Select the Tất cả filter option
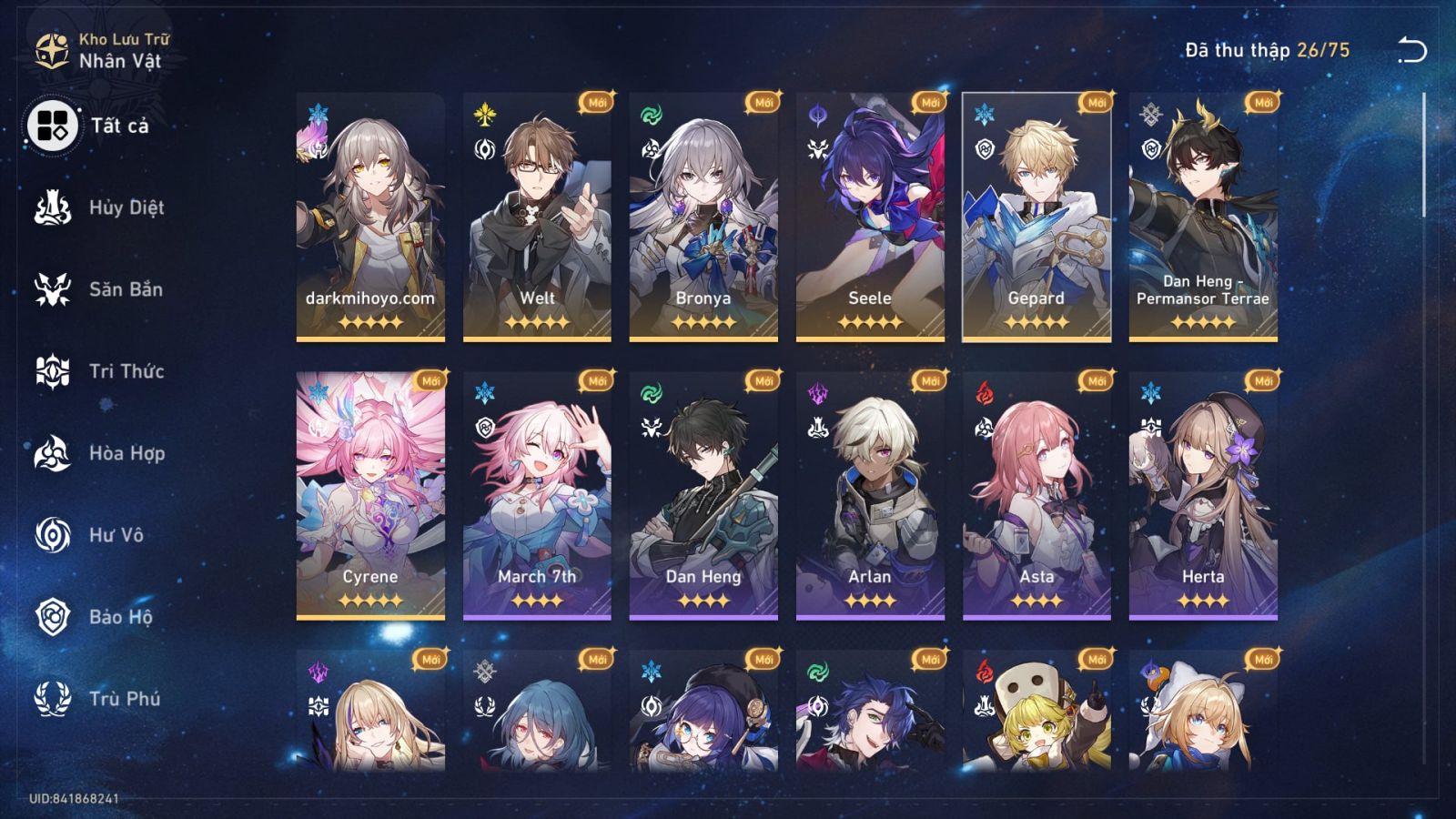The height and width of the screenshot is (819, 1456). click(x=55, y=126)
